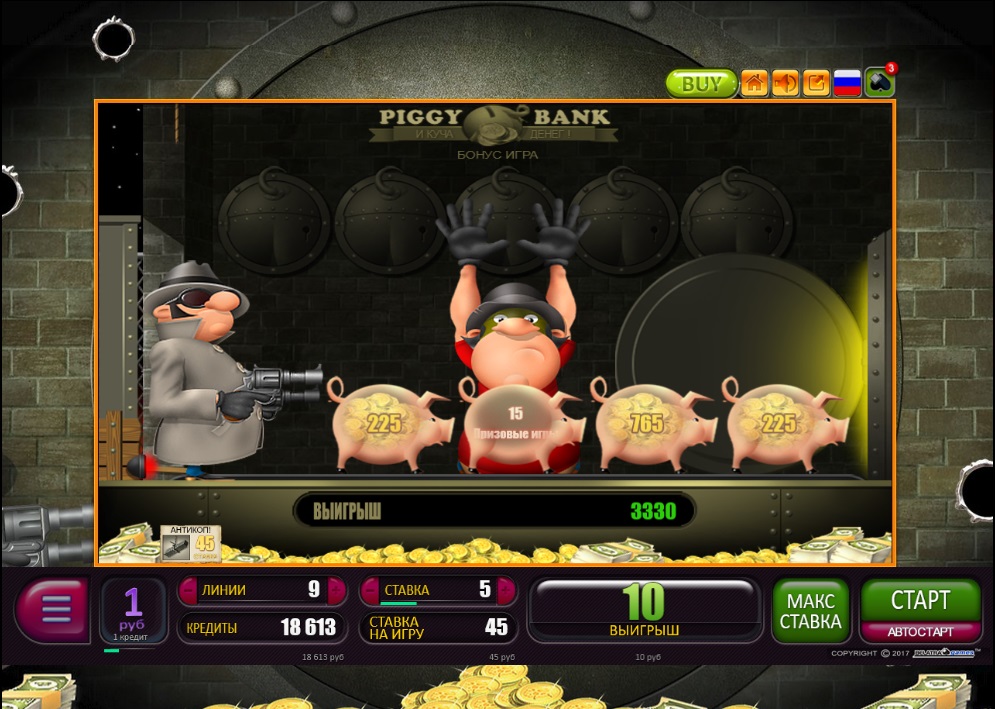Click the green BUY button
The image size is (995, 709).
(701, 83)
